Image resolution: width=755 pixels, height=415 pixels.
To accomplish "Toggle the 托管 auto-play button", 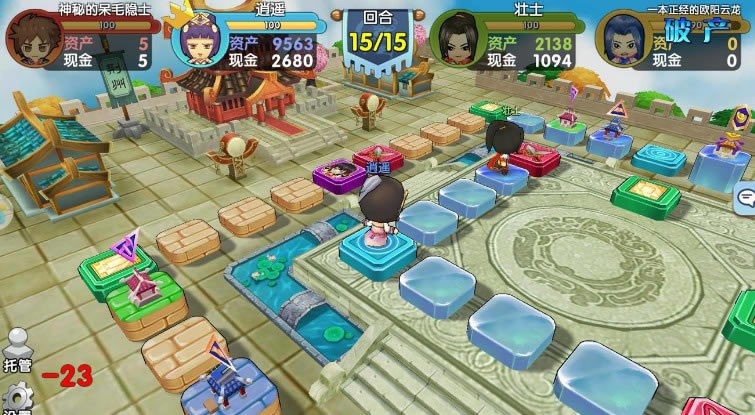I will tap(16, 346).
